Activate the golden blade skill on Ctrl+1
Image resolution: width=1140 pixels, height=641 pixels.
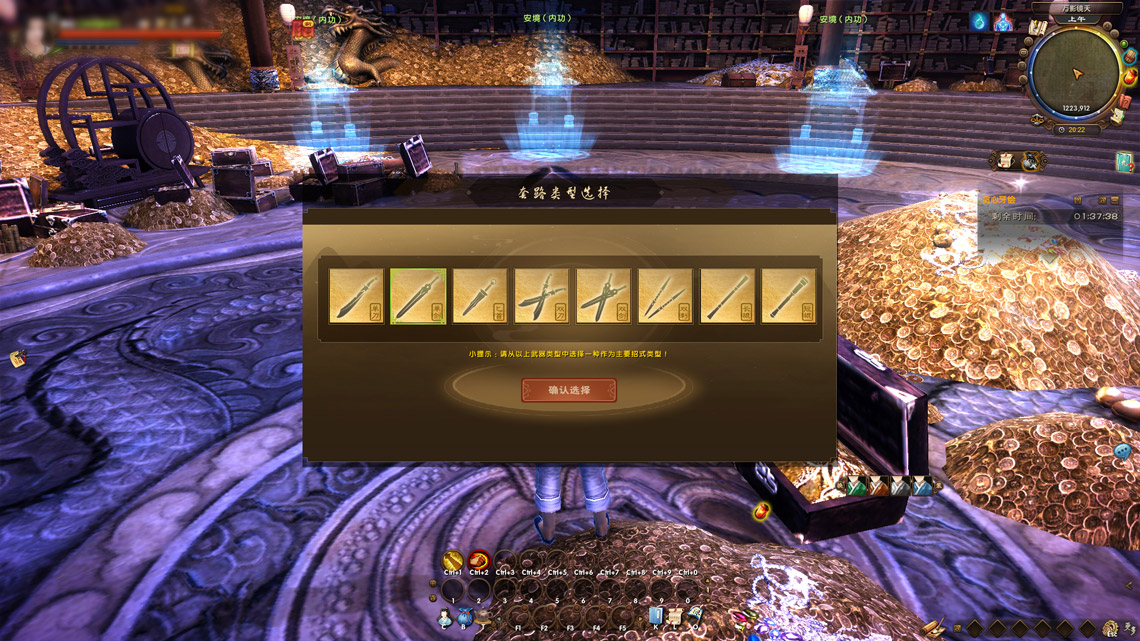click(x=453, y=560)
